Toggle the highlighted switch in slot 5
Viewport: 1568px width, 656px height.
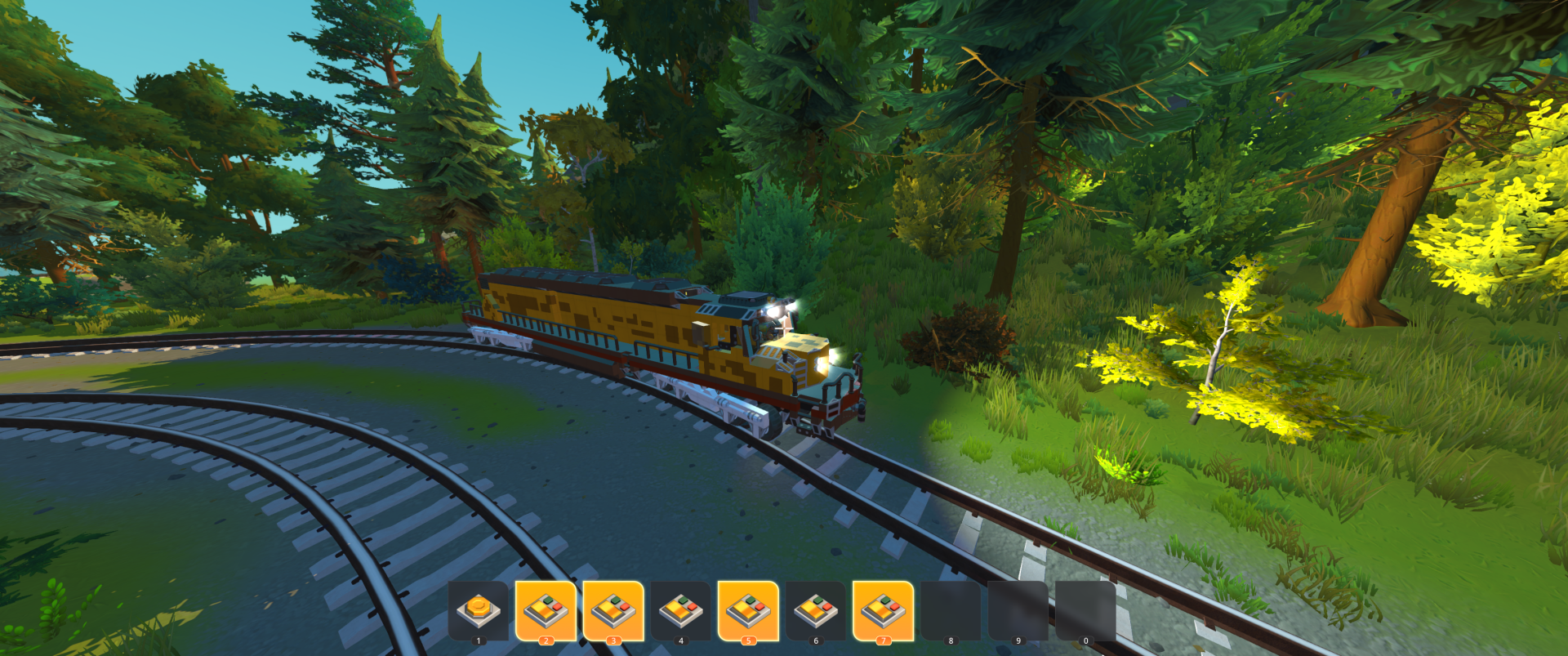pyautogui.click(x=748, y=609)
